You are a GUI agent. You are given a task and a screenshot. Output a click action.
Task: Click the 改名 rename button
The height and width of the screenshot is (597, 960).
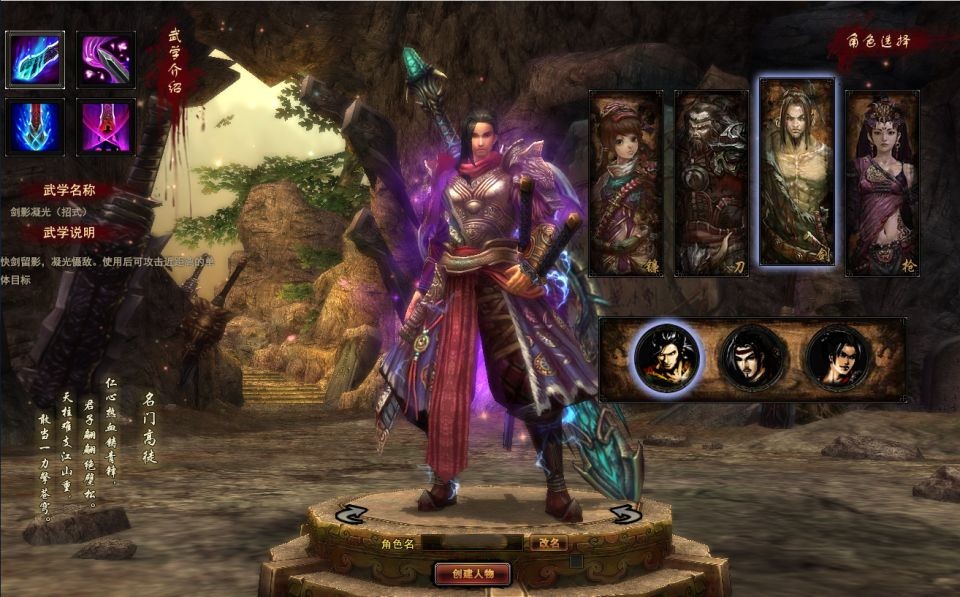(547, 543)
